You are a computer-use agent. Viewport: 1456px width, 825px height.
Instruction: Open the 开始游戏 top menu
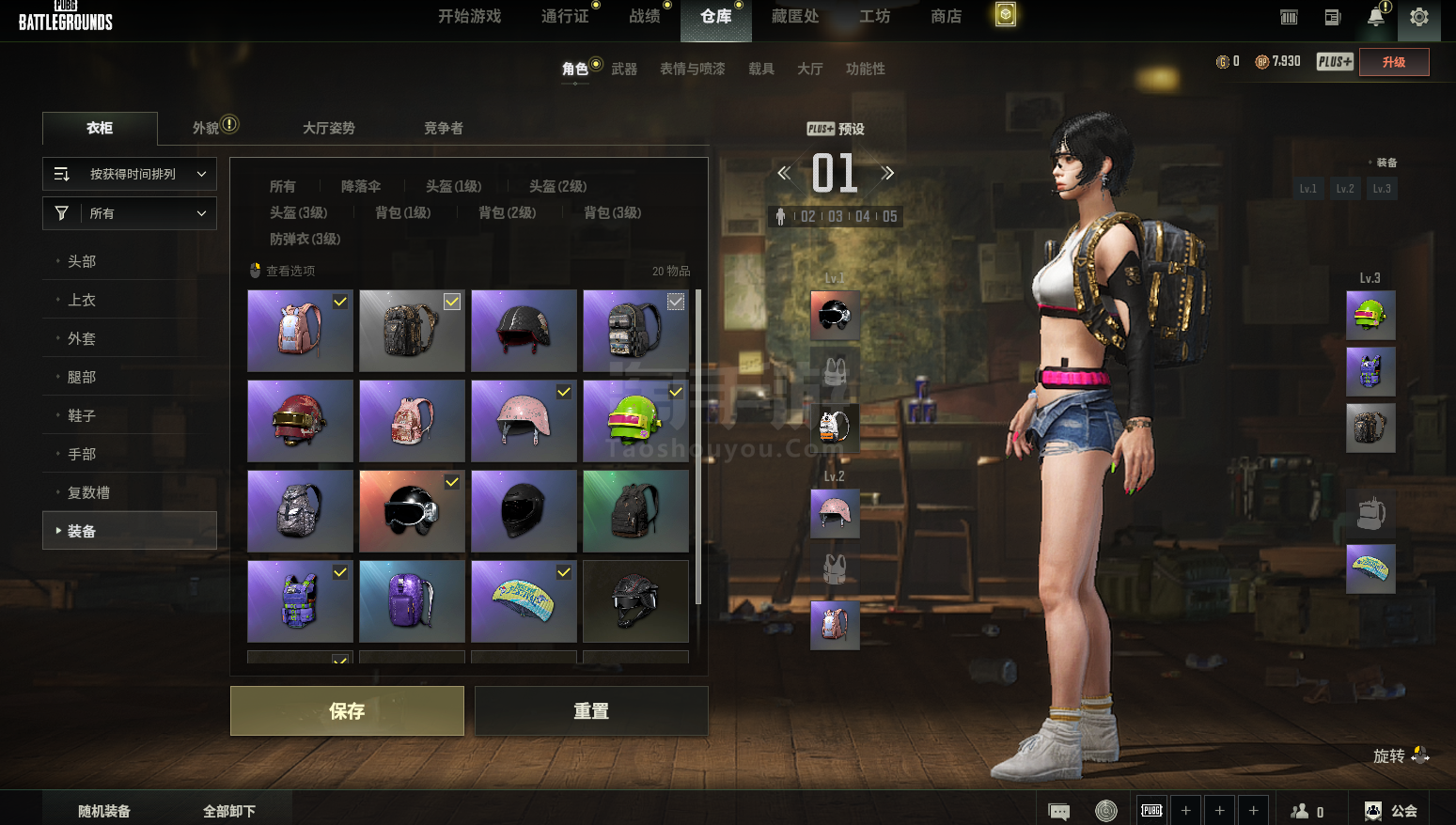tap(469, 17)
